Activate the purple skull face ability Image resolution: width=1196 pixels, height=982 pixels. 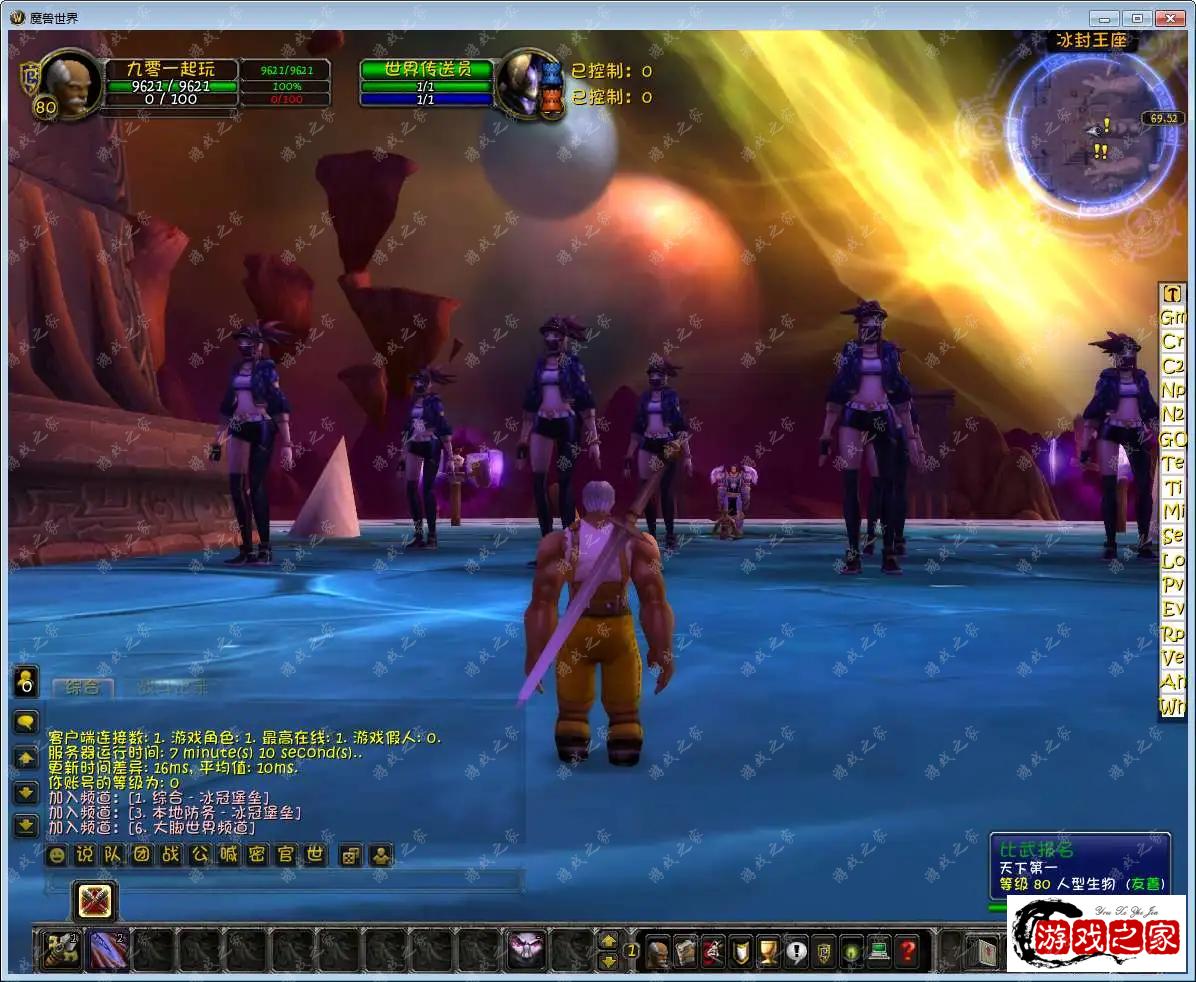click(527, 949)
